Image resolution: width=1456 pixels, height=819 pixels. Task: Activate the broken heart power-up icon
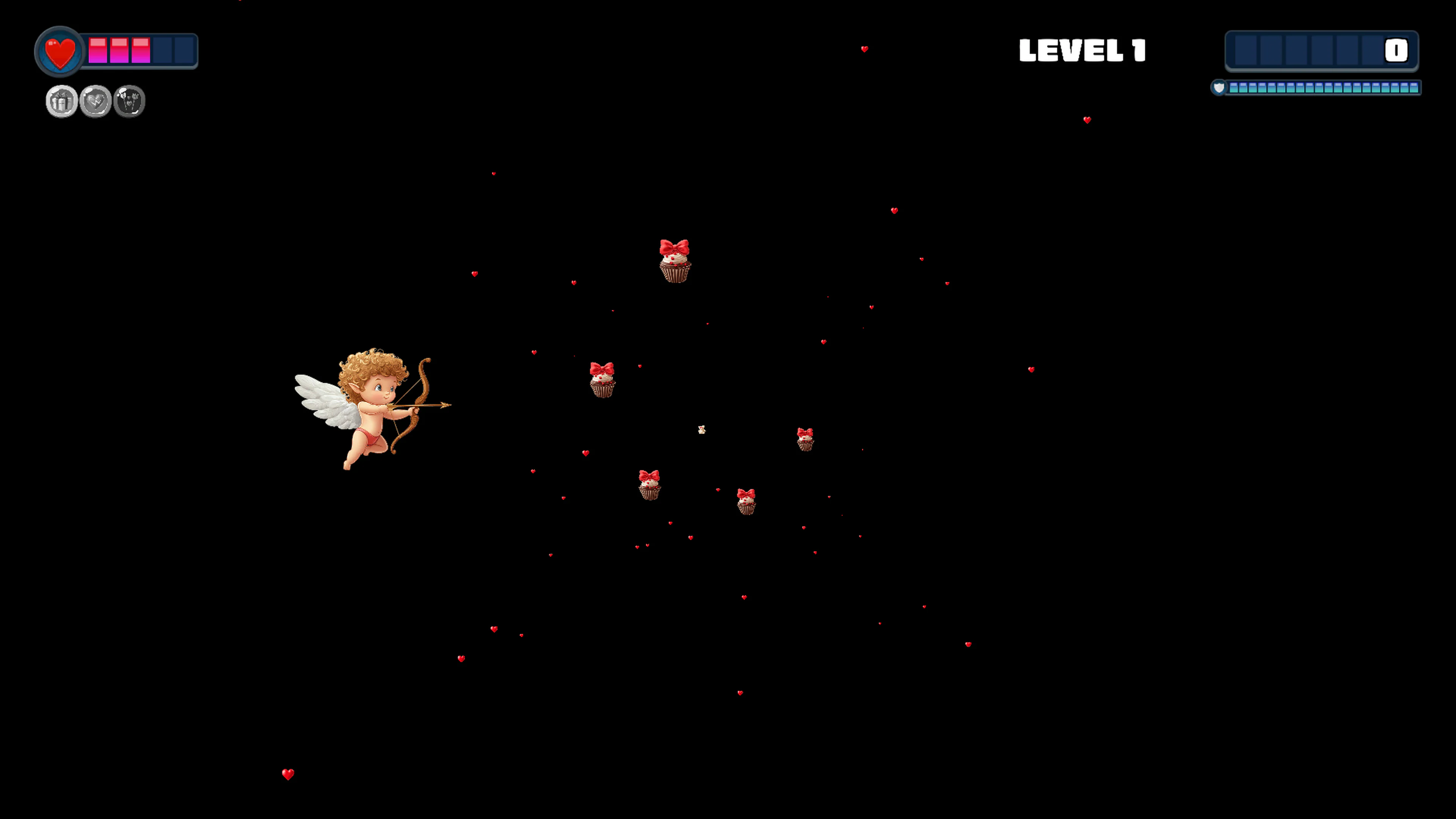[94, 100]
